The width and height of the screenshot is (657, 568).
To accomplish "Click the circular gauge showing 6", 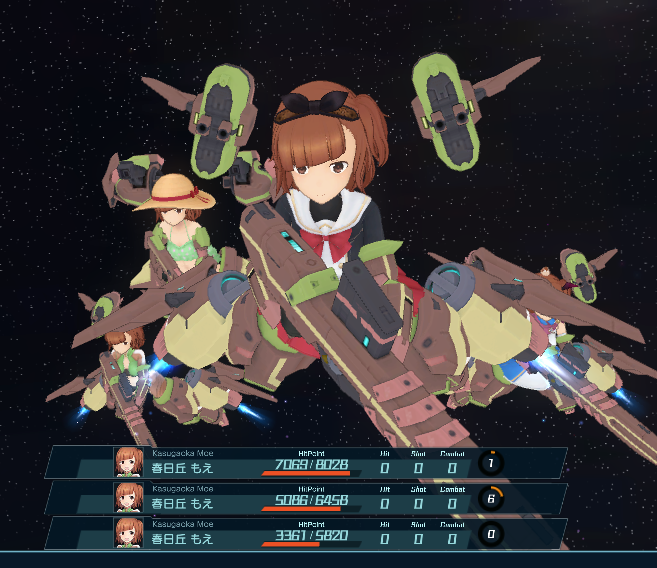I will [491, 498].
